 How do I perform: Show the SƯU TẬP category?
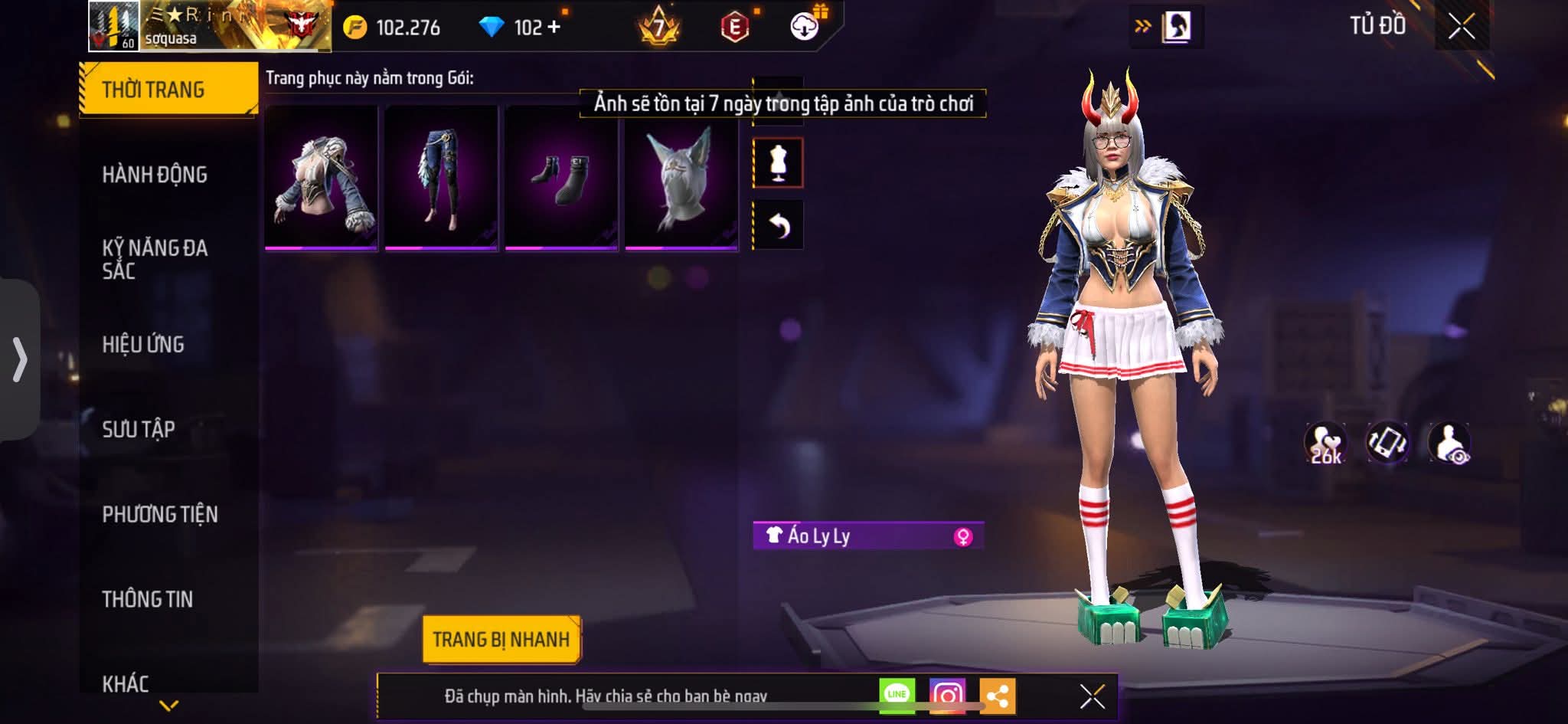point(139,429)
